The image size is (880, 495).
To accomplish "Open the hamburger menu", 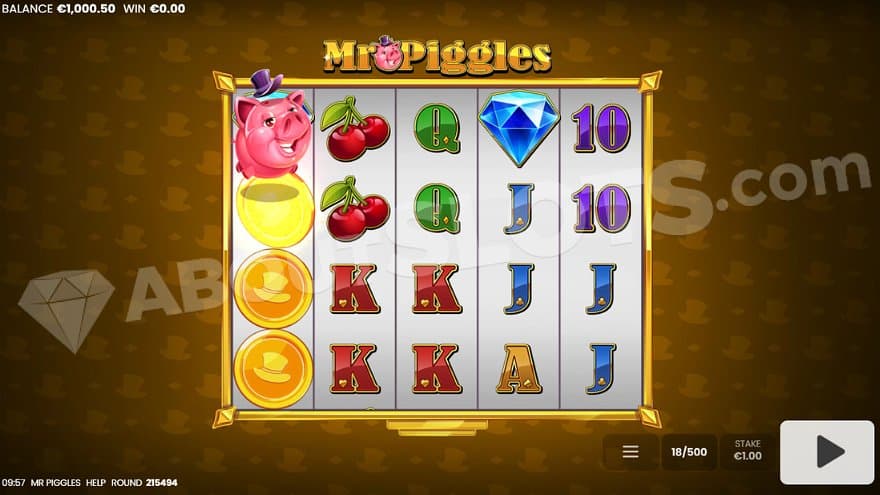I will point(630,452).
